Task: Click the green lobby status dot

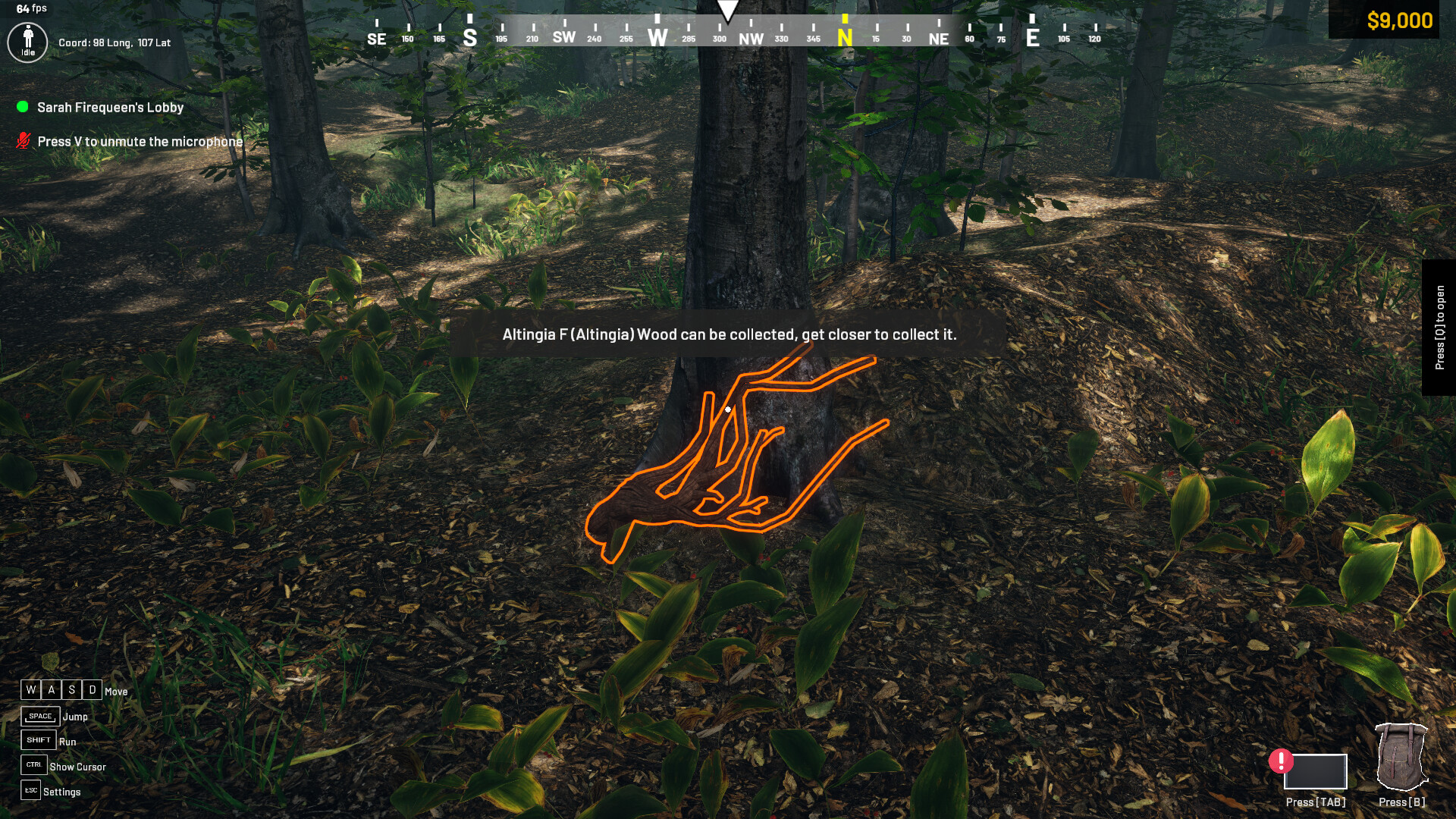Action: click(21, 107)
